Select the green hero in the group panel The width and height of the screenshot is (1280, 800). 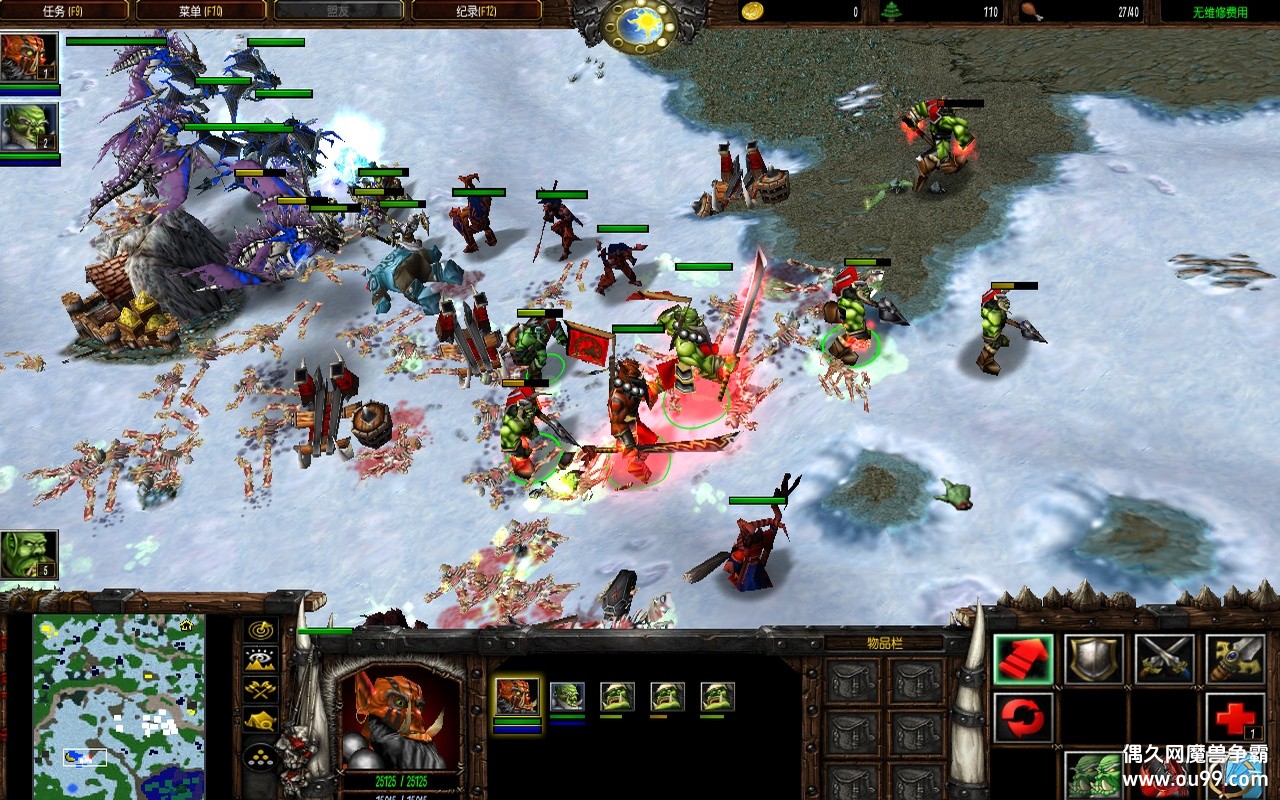coord(567,696)
